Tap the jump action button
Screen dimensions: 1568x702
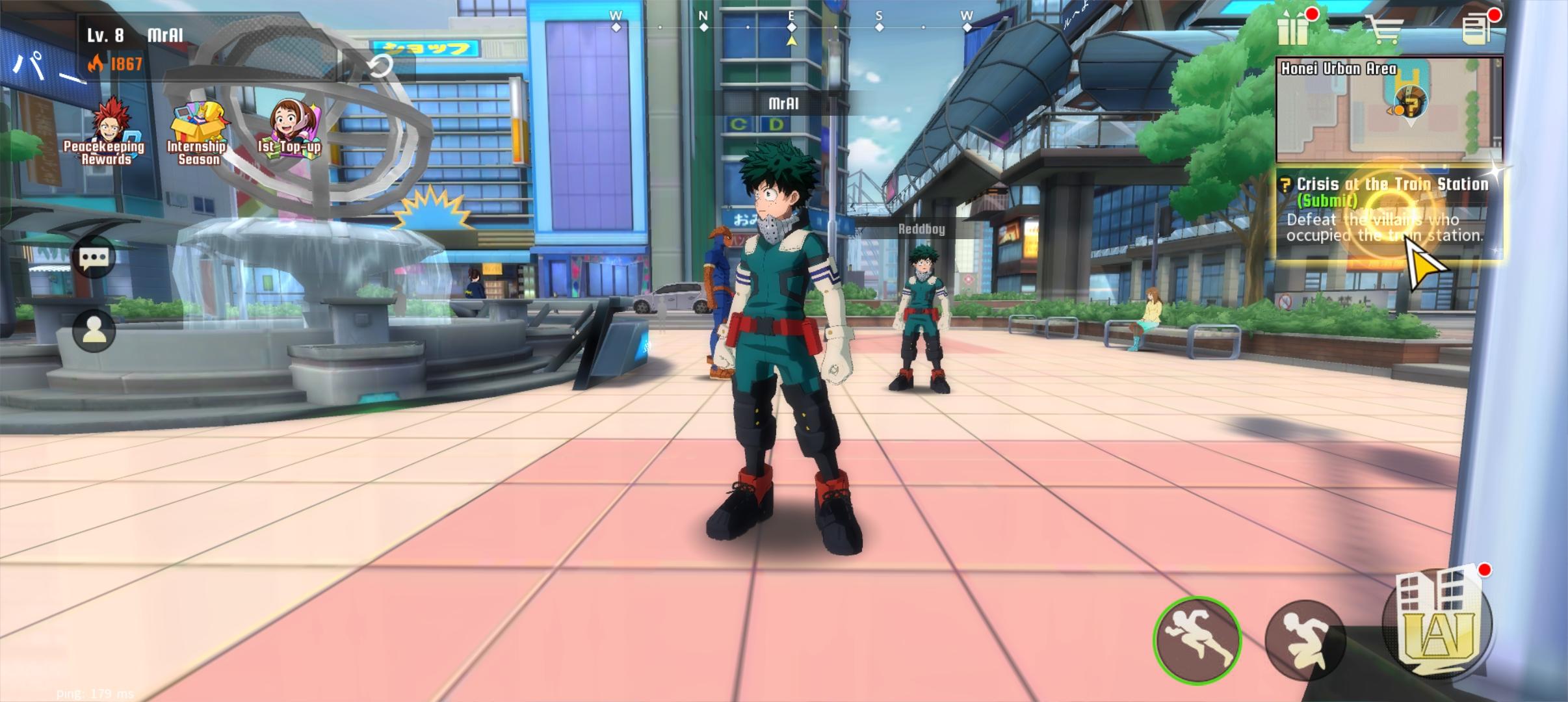pyautogui.click(x=1303, y=640)
